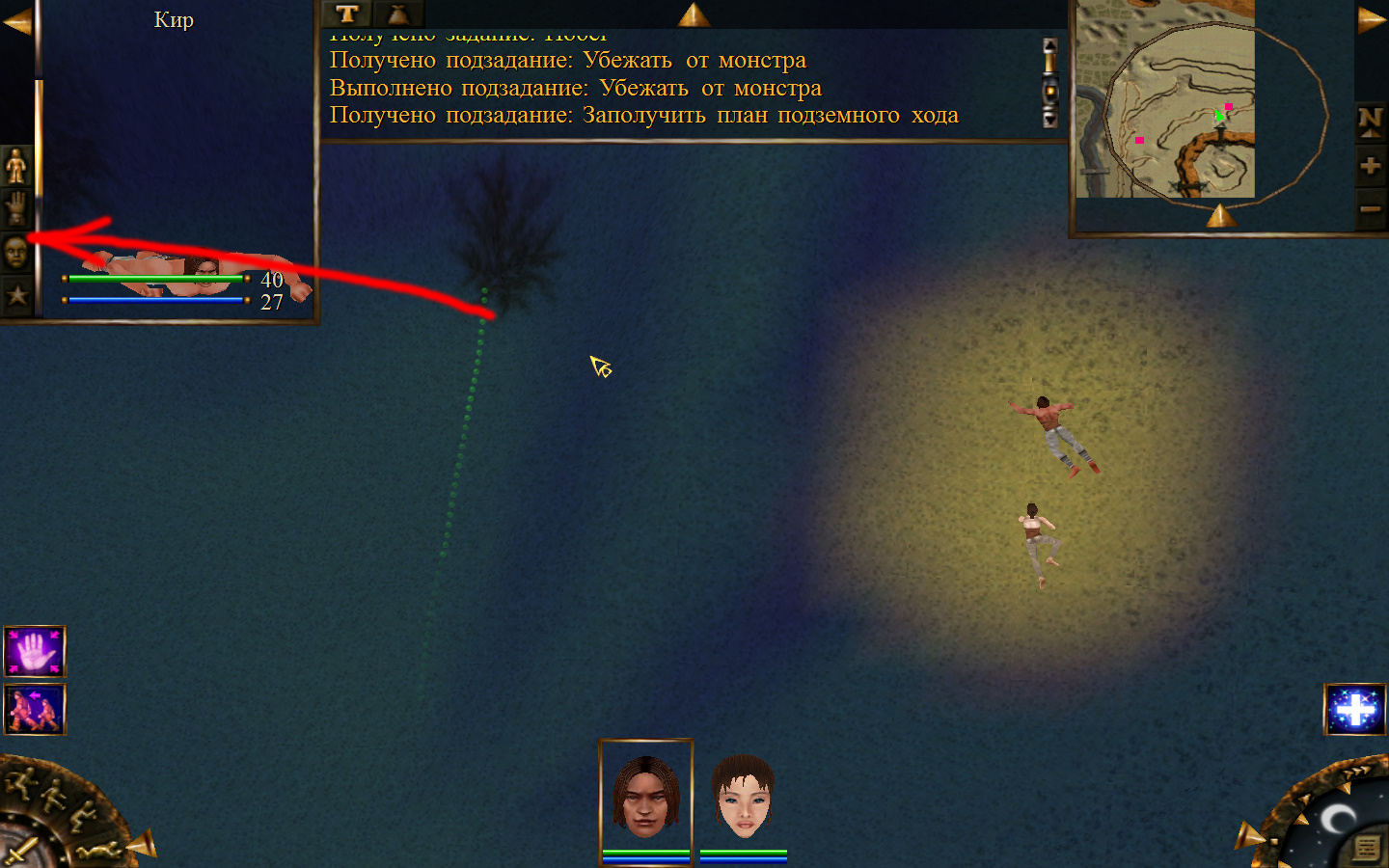Screen dimensions: 1389x868
Task: Collapse the message log with the top arrow
Action: coord(694,14)
